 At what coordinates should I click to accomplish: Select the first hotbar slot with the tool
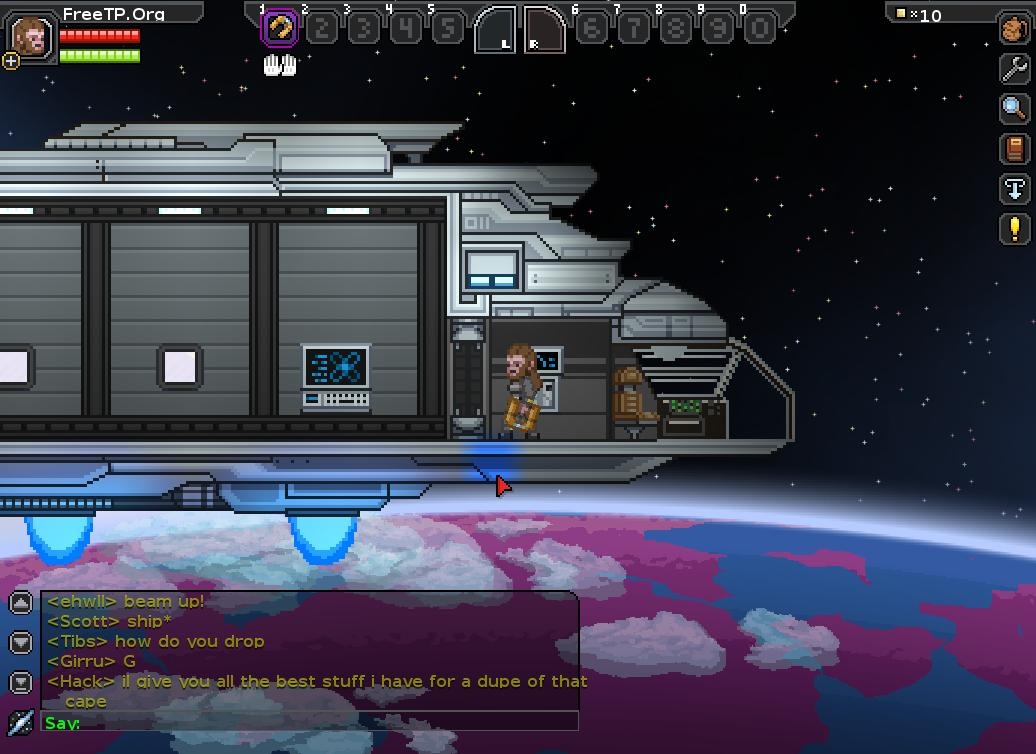280,29
